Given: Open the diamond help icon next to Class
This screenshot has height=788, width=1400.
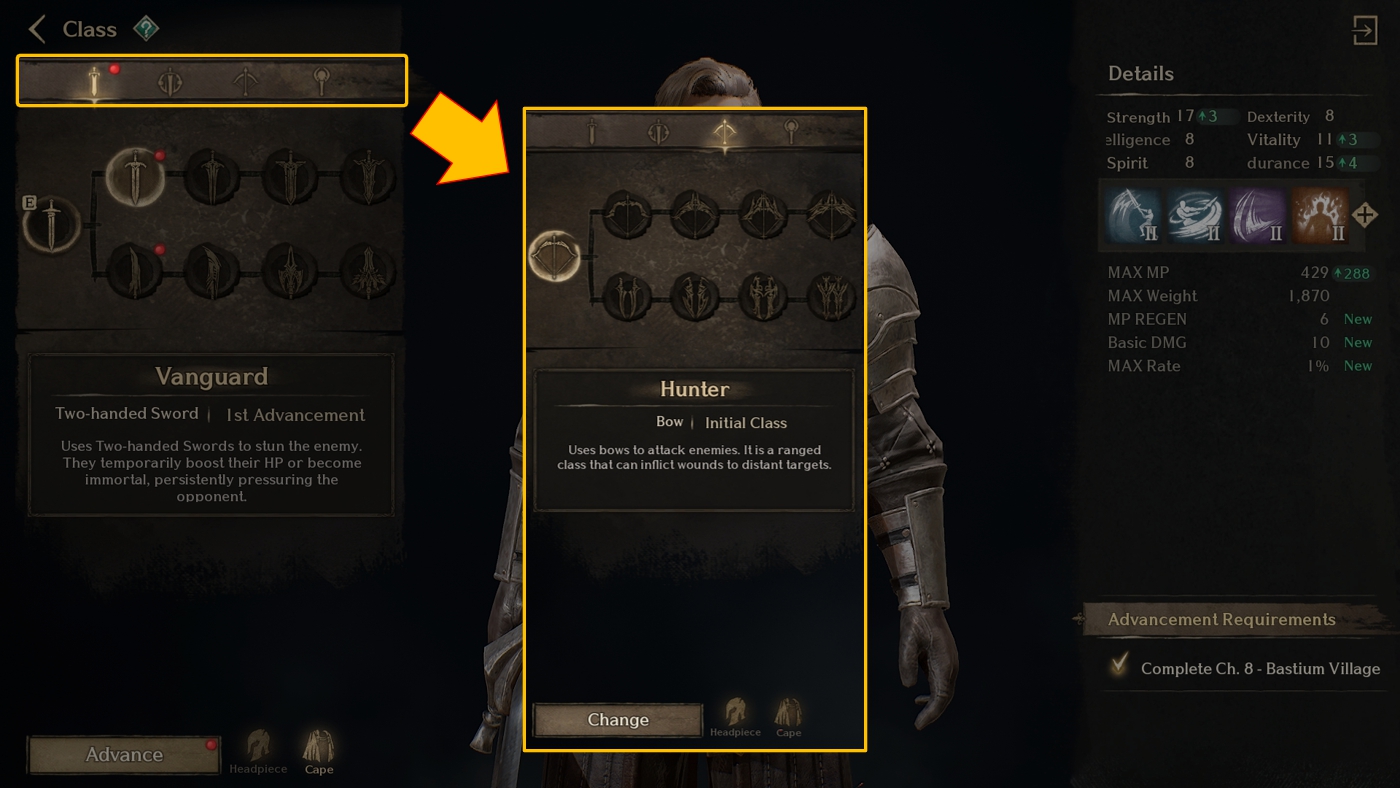Looking at the screenshot, I should point(146,29).
